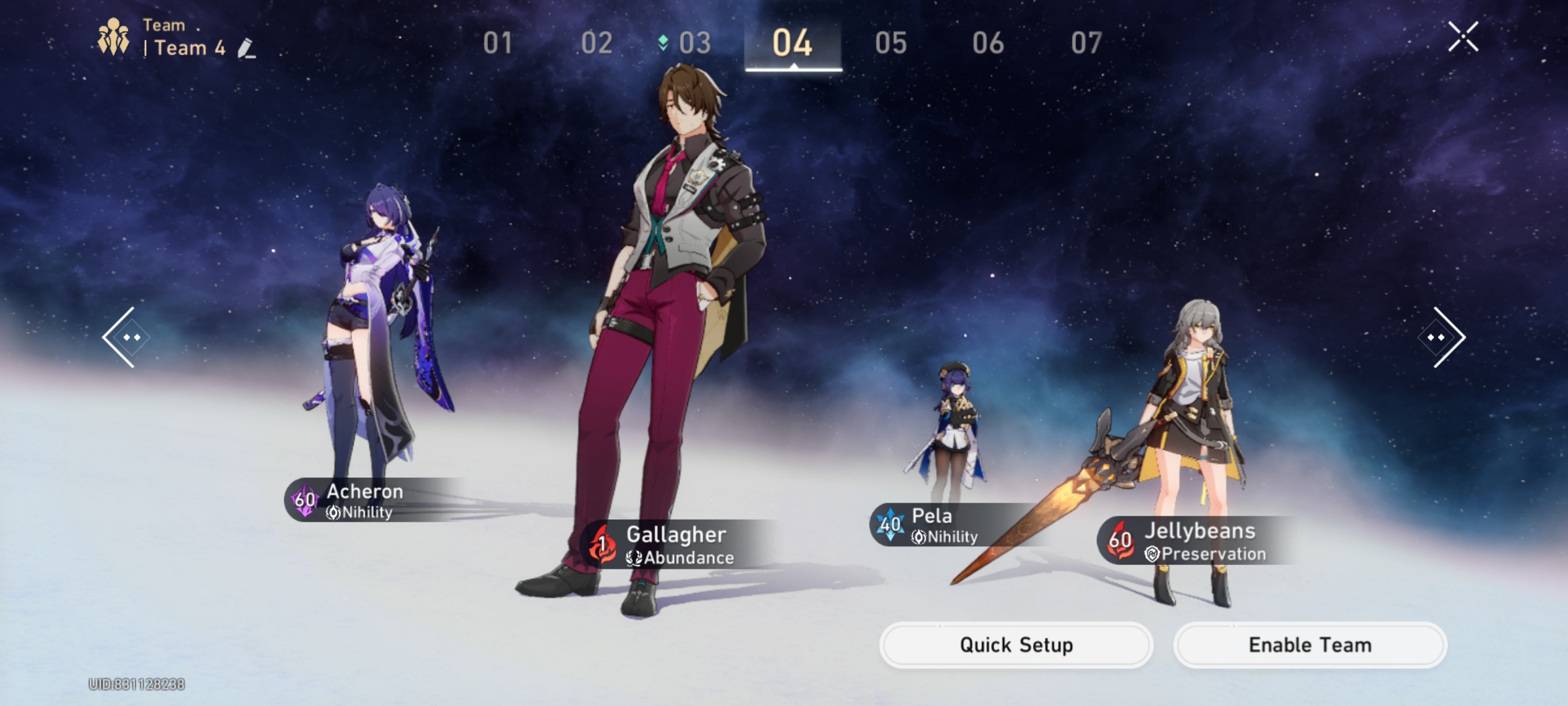Select team tab 03

tap(694, 43)
